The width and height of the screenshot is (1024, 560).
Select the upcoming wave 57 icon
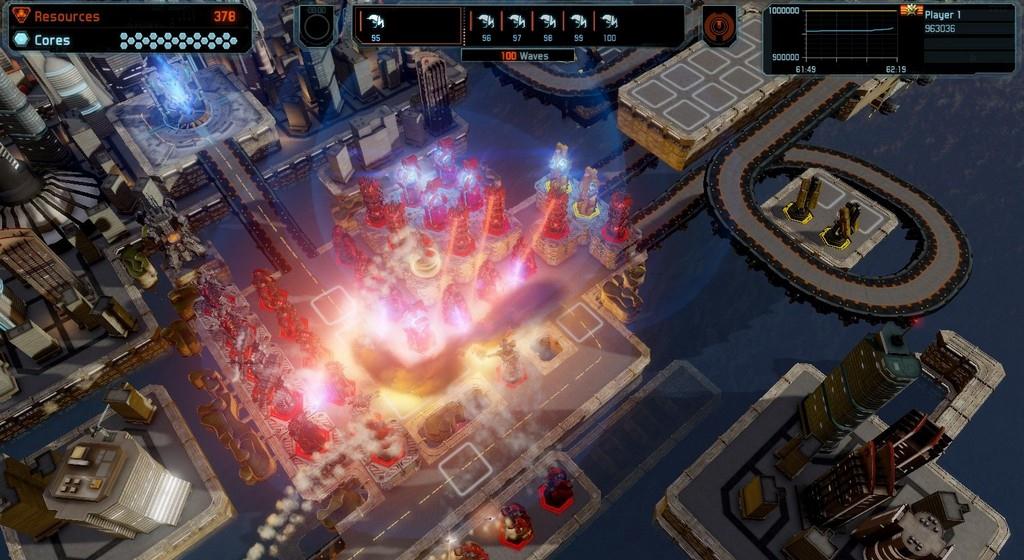(x=517, y=23)
